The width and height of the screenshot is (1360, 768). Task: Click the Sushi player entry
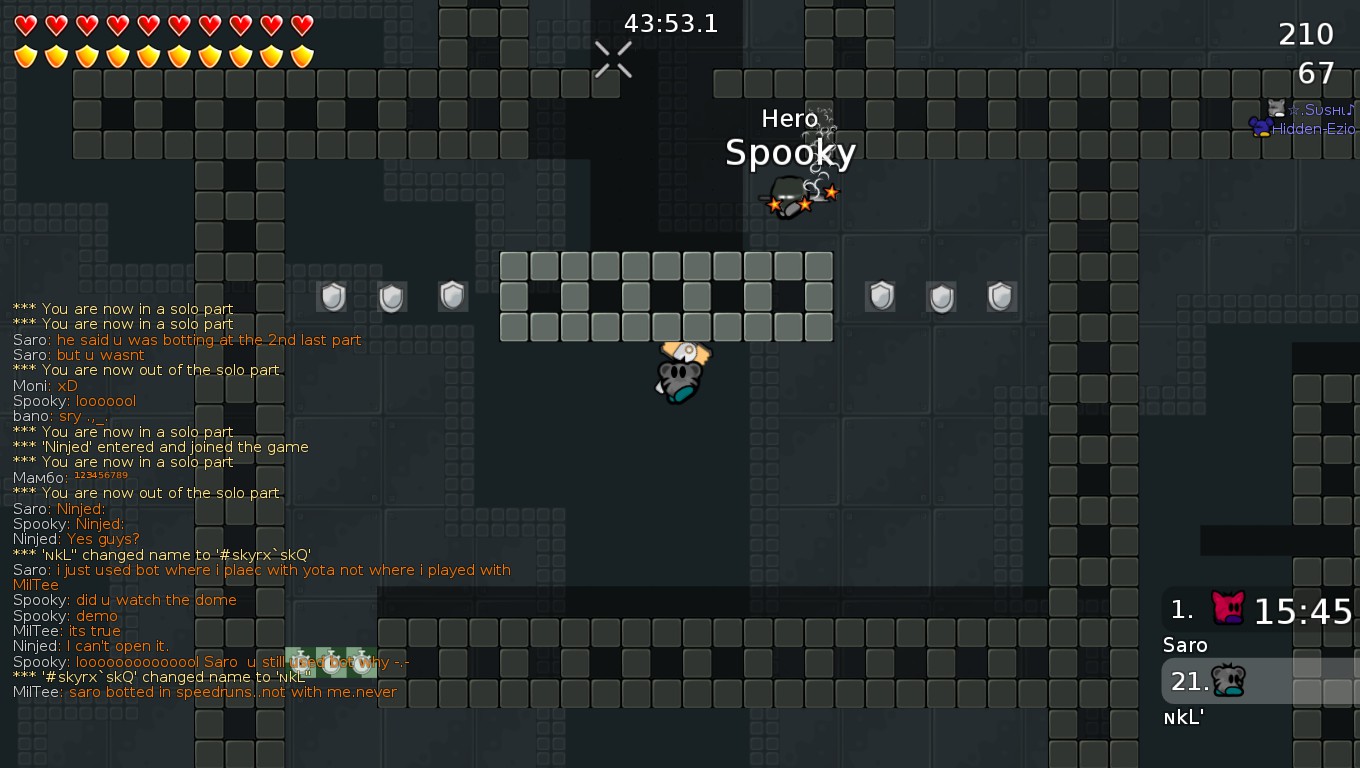[1310, 109]
